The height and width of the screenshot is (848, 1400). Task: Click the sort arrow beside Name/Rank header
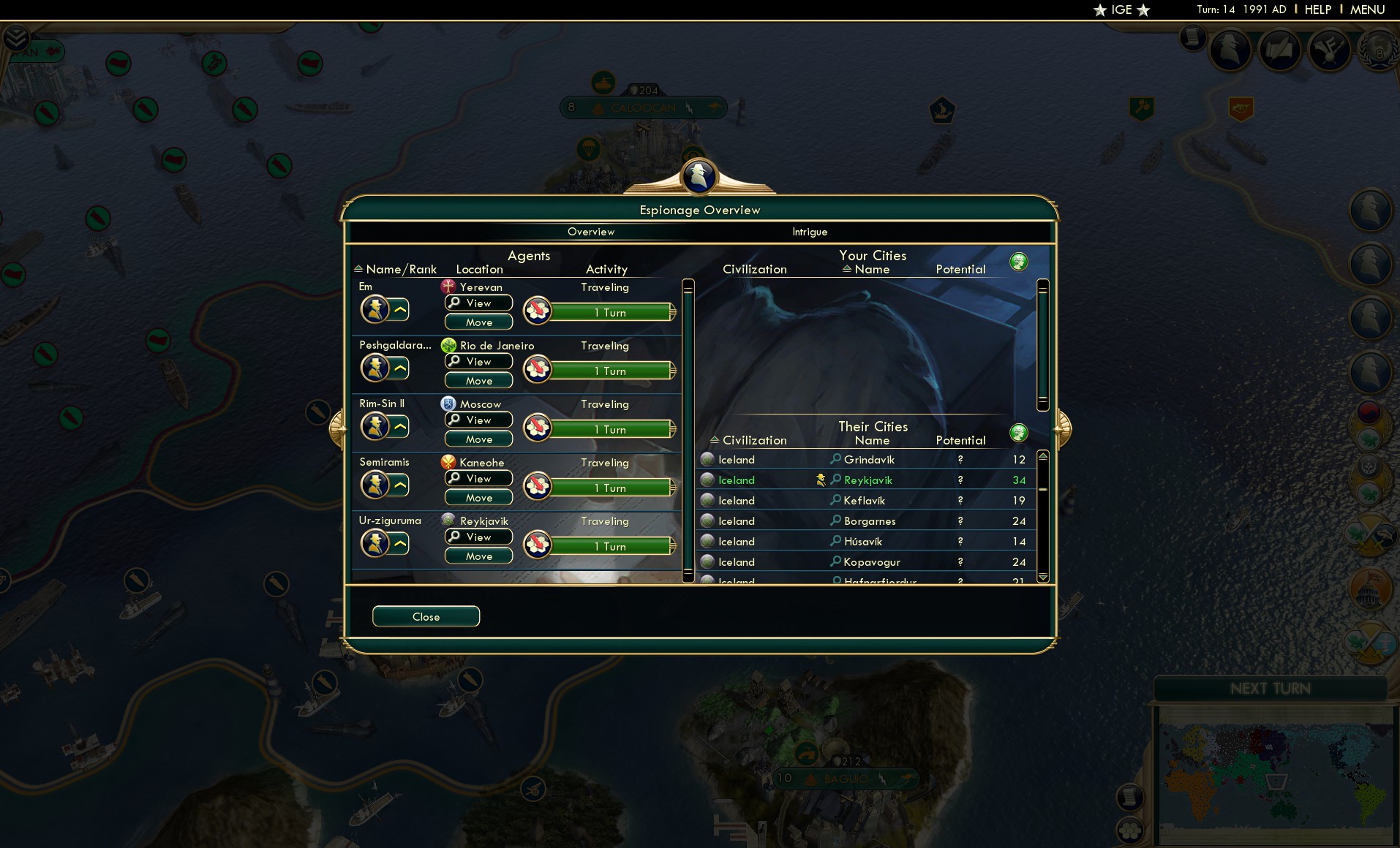(x=358, y=269)
